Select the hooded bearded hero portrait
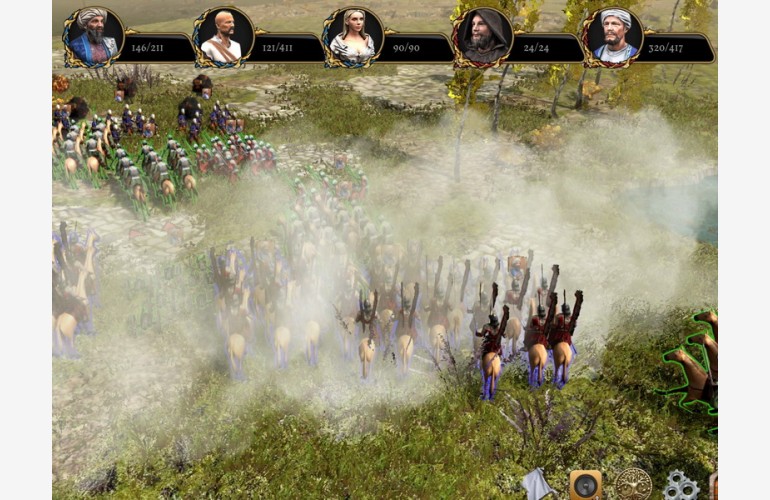The height and width of the screenshot is (500, 770). (482, 38)
